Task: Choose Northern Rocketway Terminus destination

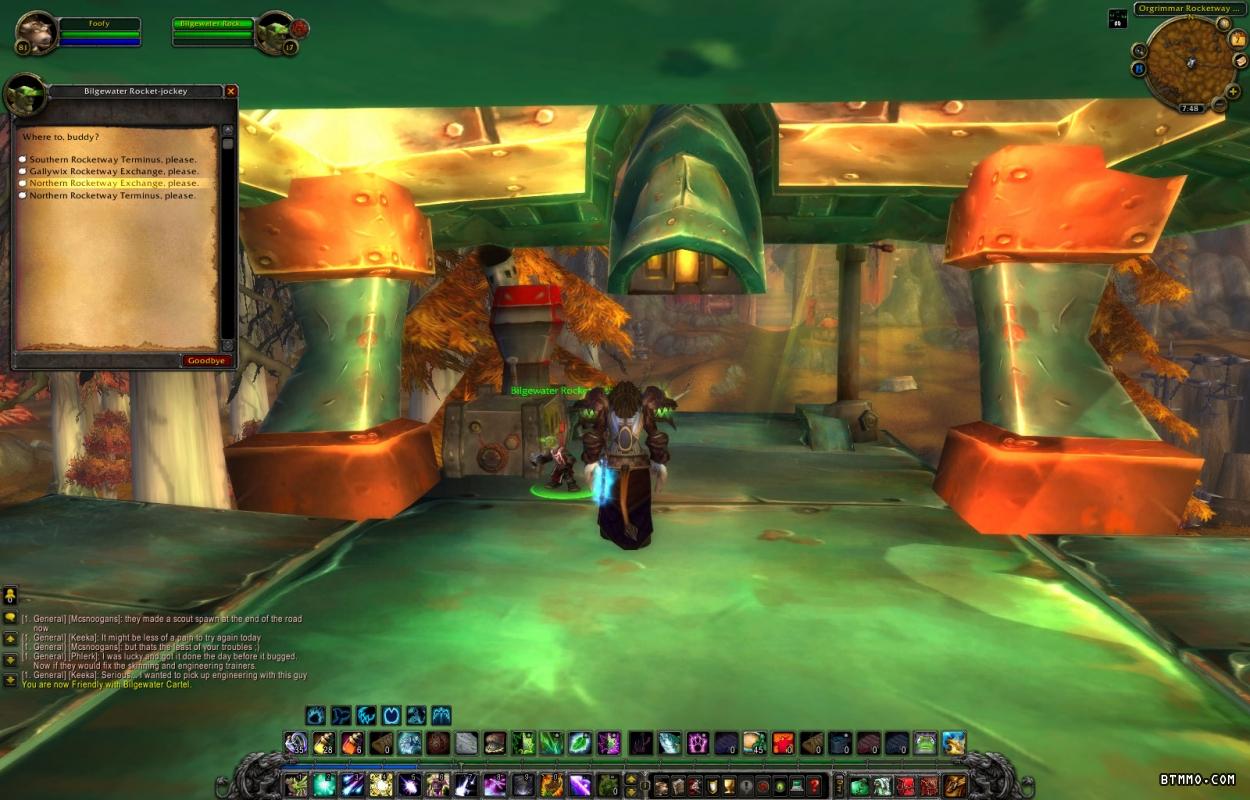Action: tap(112, 196)
